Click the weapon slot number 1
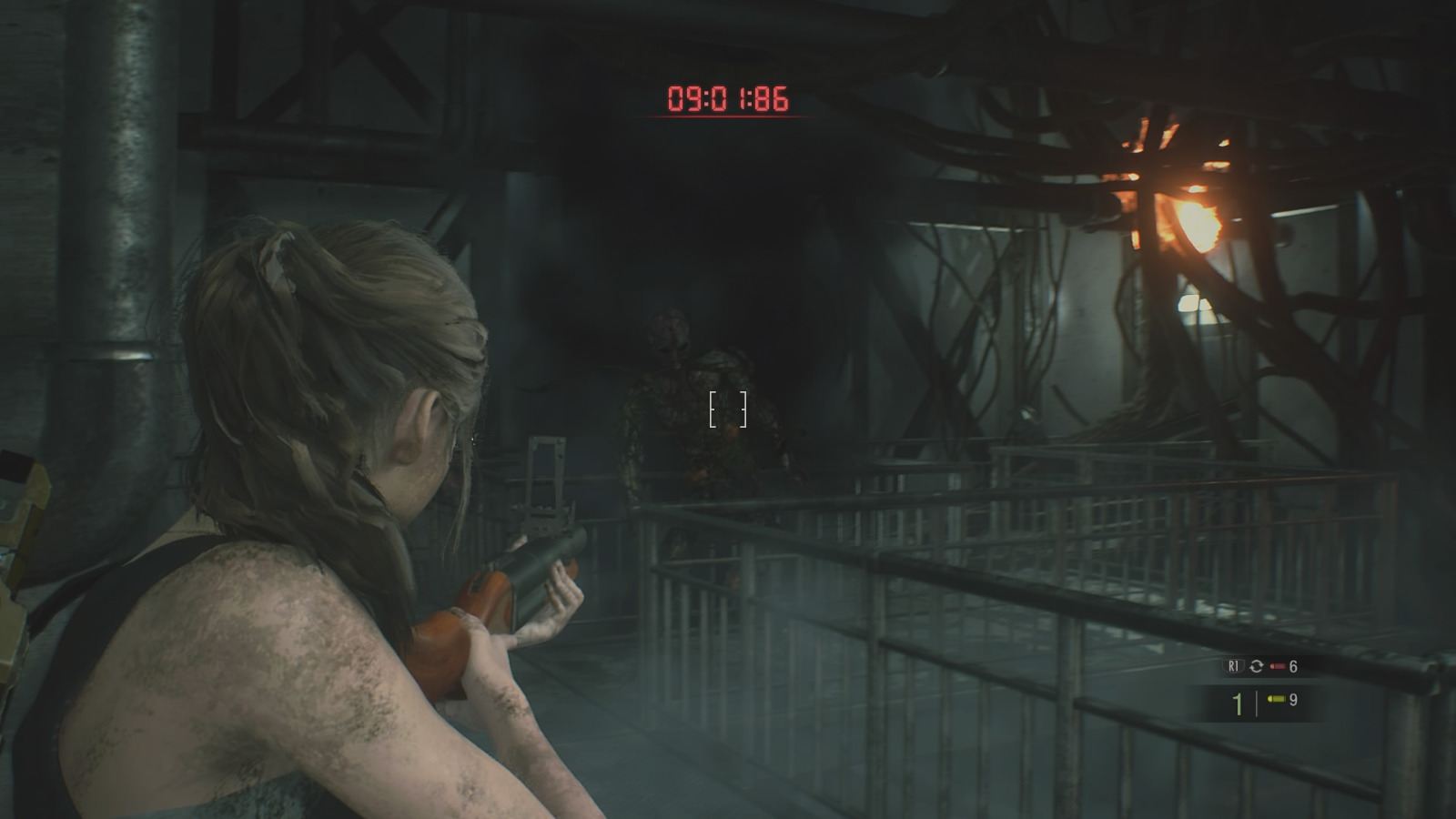The image size is (1456, 819). click(x=1239, y=701)
